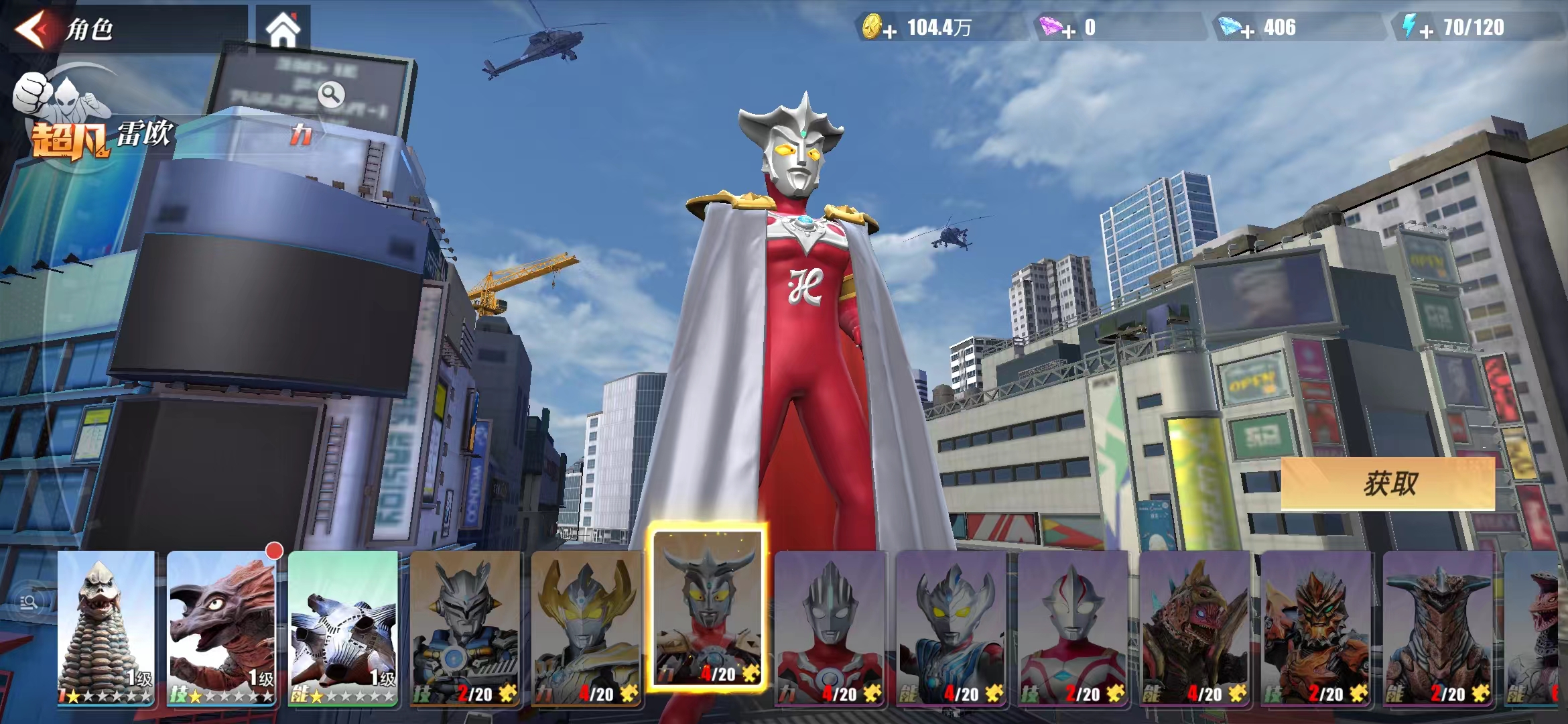Image resolution: width=1568 pixels, height=724 pixels.
Task: Add more gold coins
Action: click(889, 31)
